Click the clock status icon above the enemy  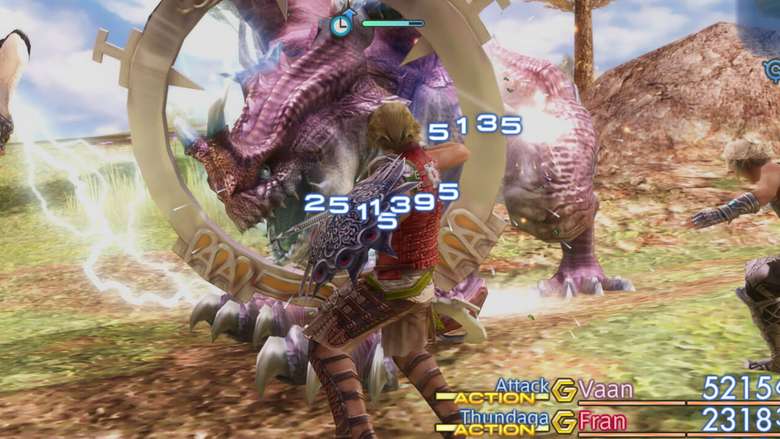point(341,25)
